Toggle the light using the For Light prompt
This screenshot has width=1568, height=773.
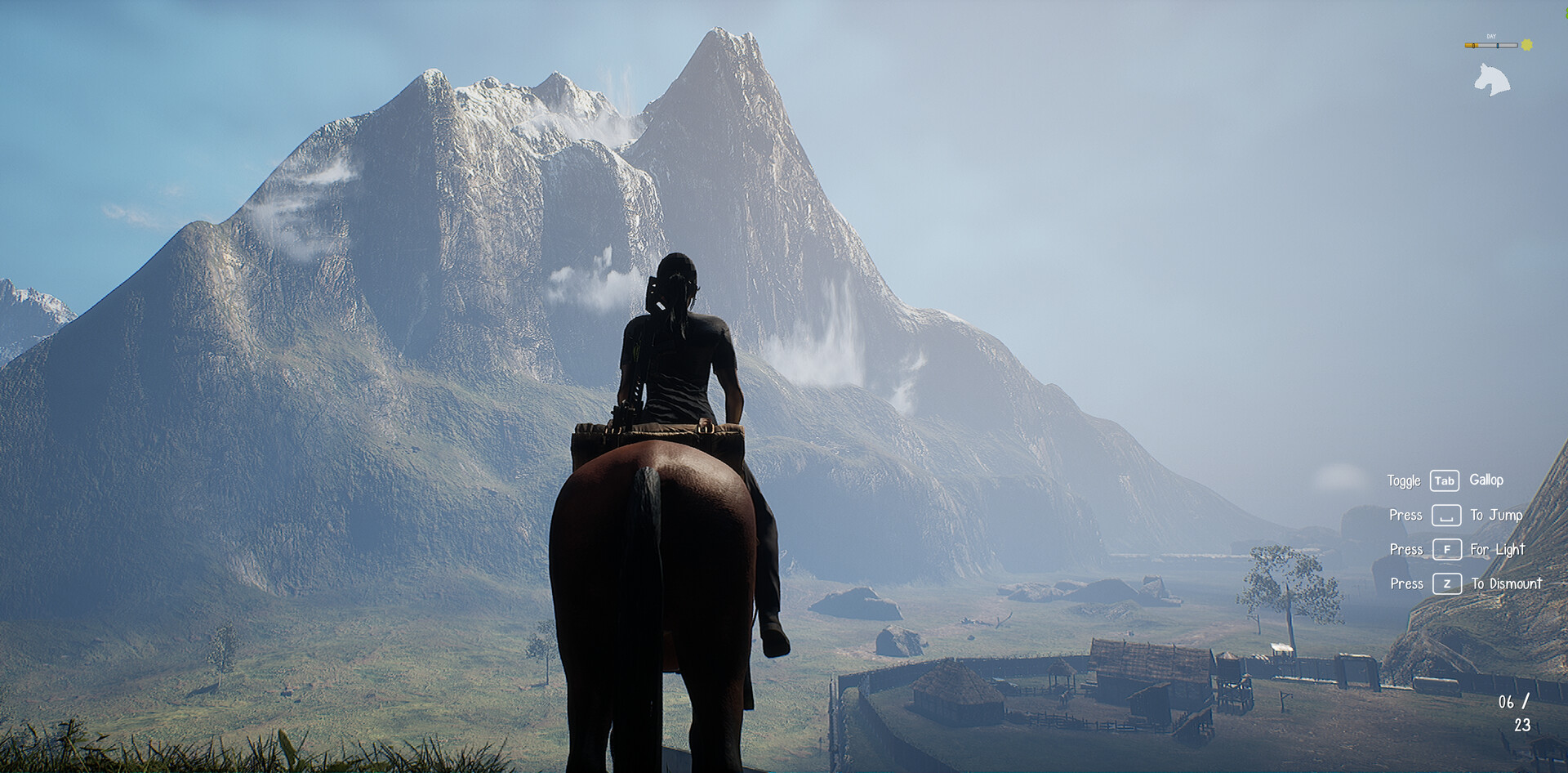click(1497, 550)
